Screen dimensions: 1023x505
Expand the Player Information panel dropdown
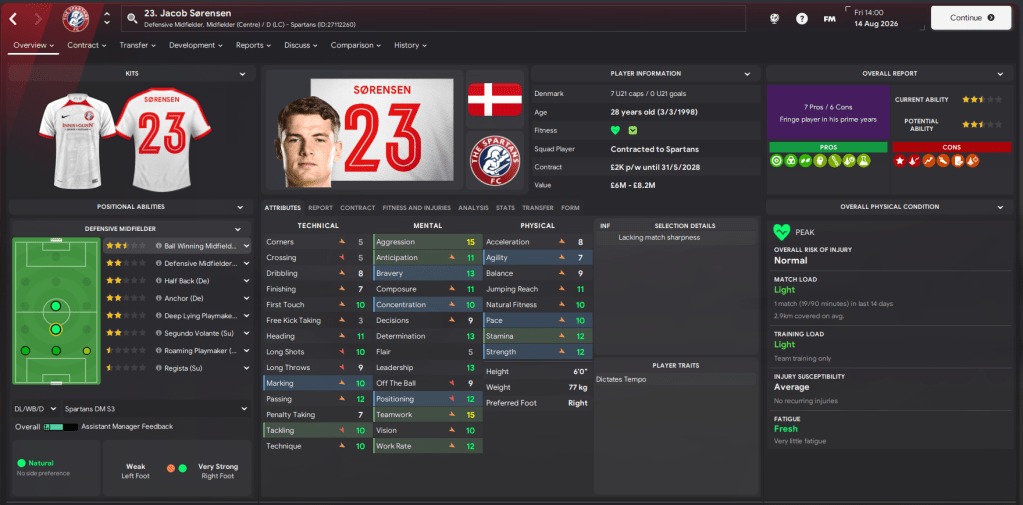click(748, 73)
